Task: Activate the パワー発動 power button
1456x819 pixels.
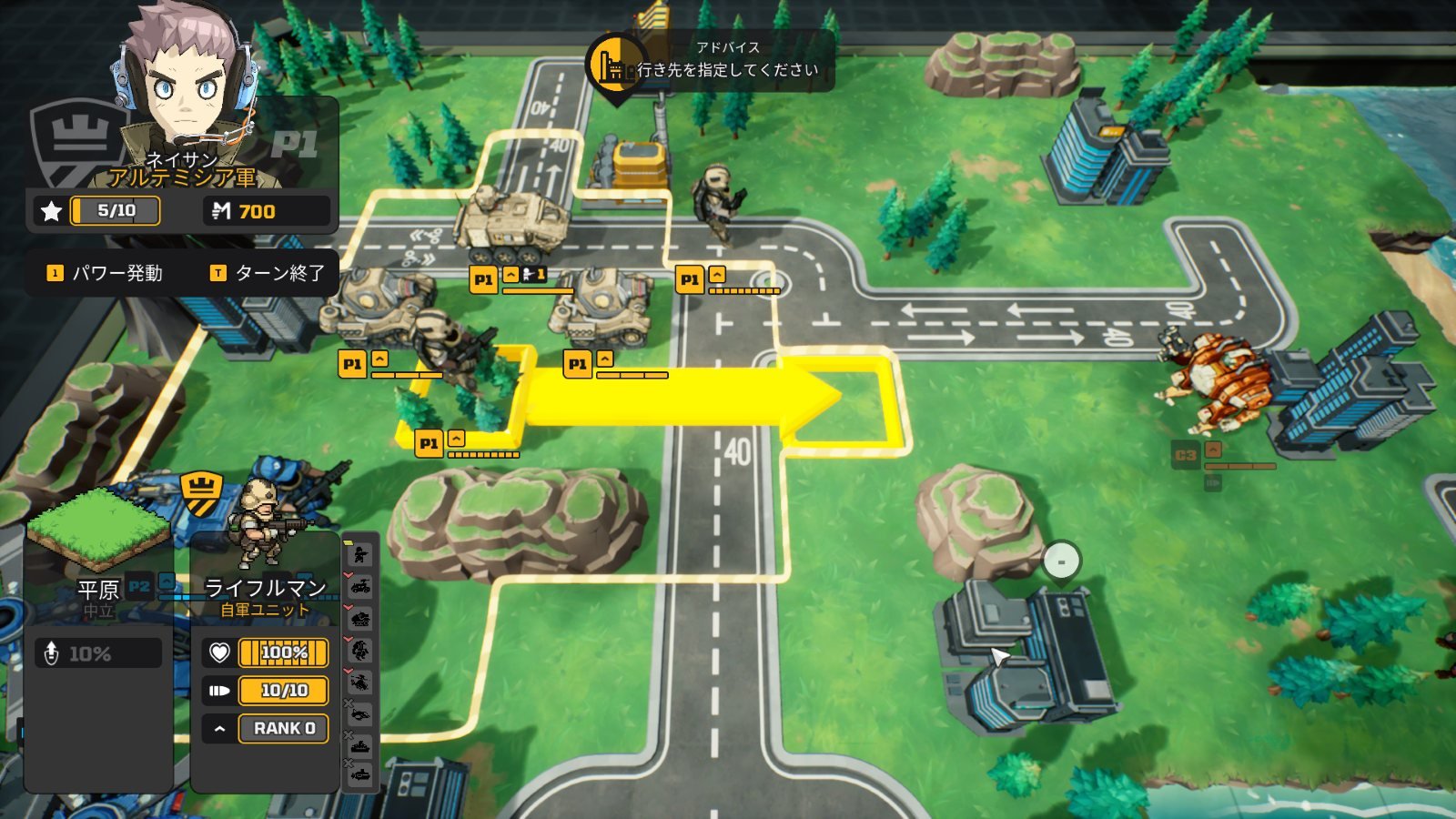Action: tap(106, 273)
